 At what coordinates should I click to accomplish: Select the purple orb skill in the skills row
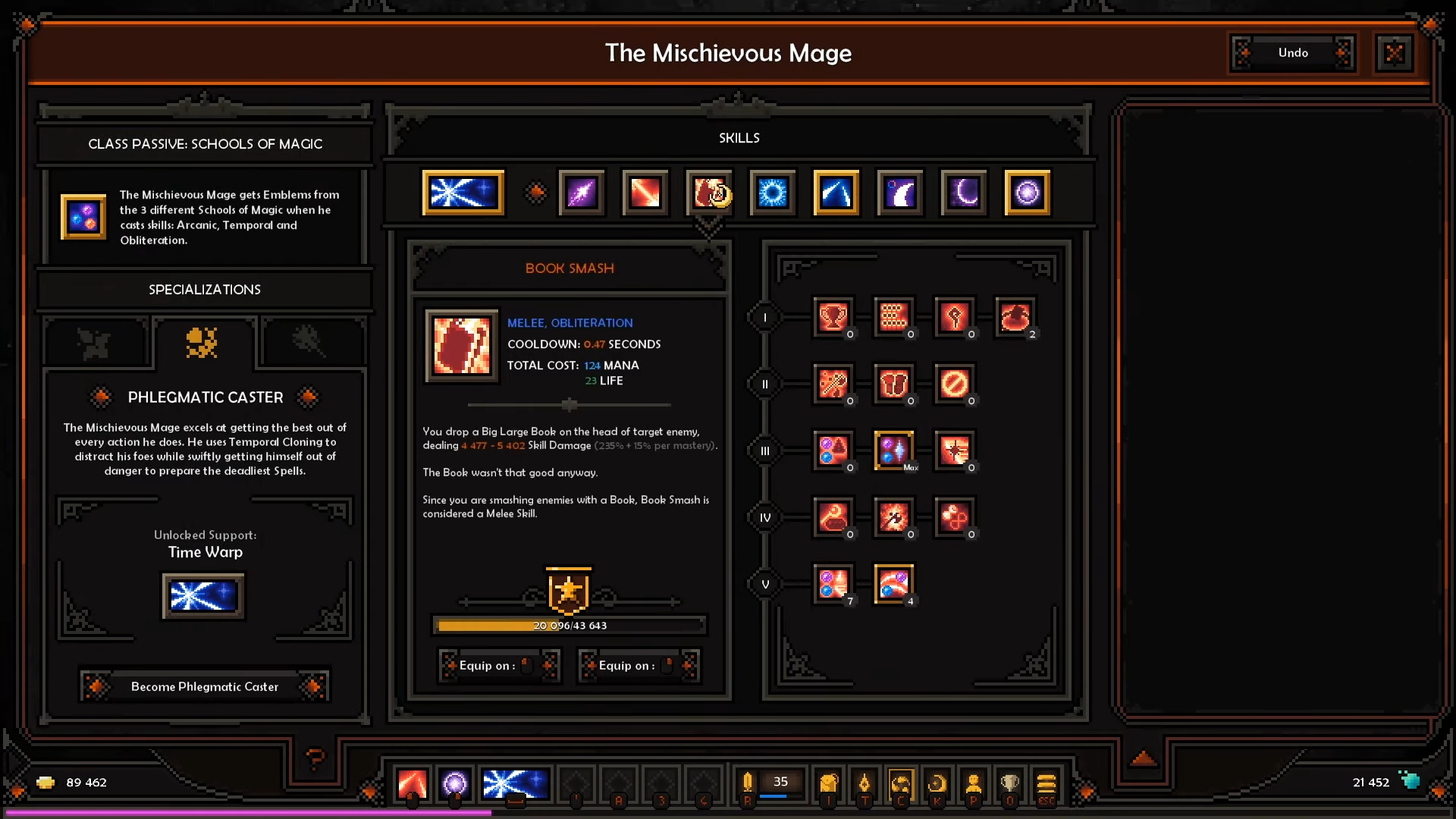[1028, 193]
